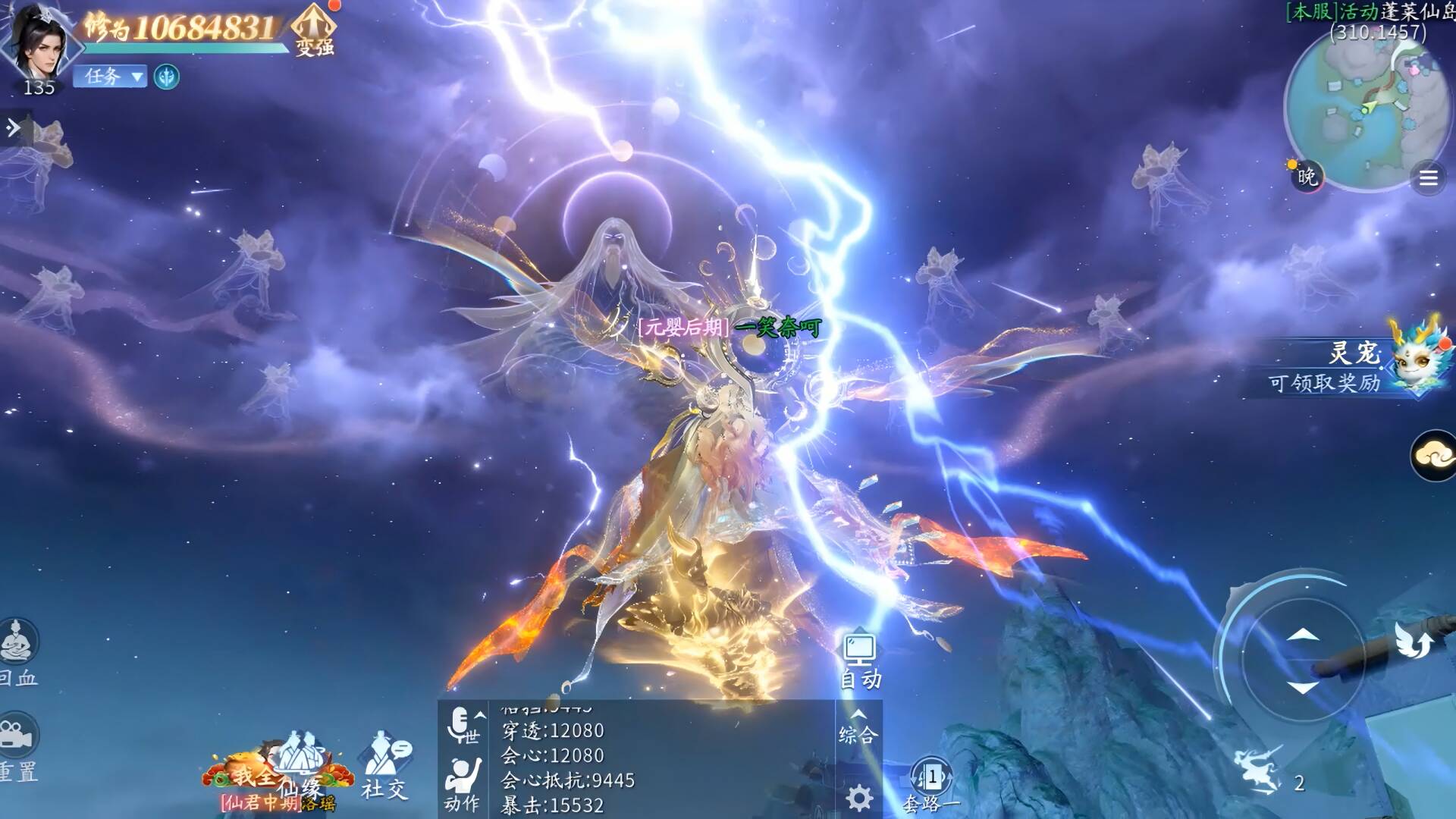
Task: Open the 社交 social menu
Action: pos(384,766)
